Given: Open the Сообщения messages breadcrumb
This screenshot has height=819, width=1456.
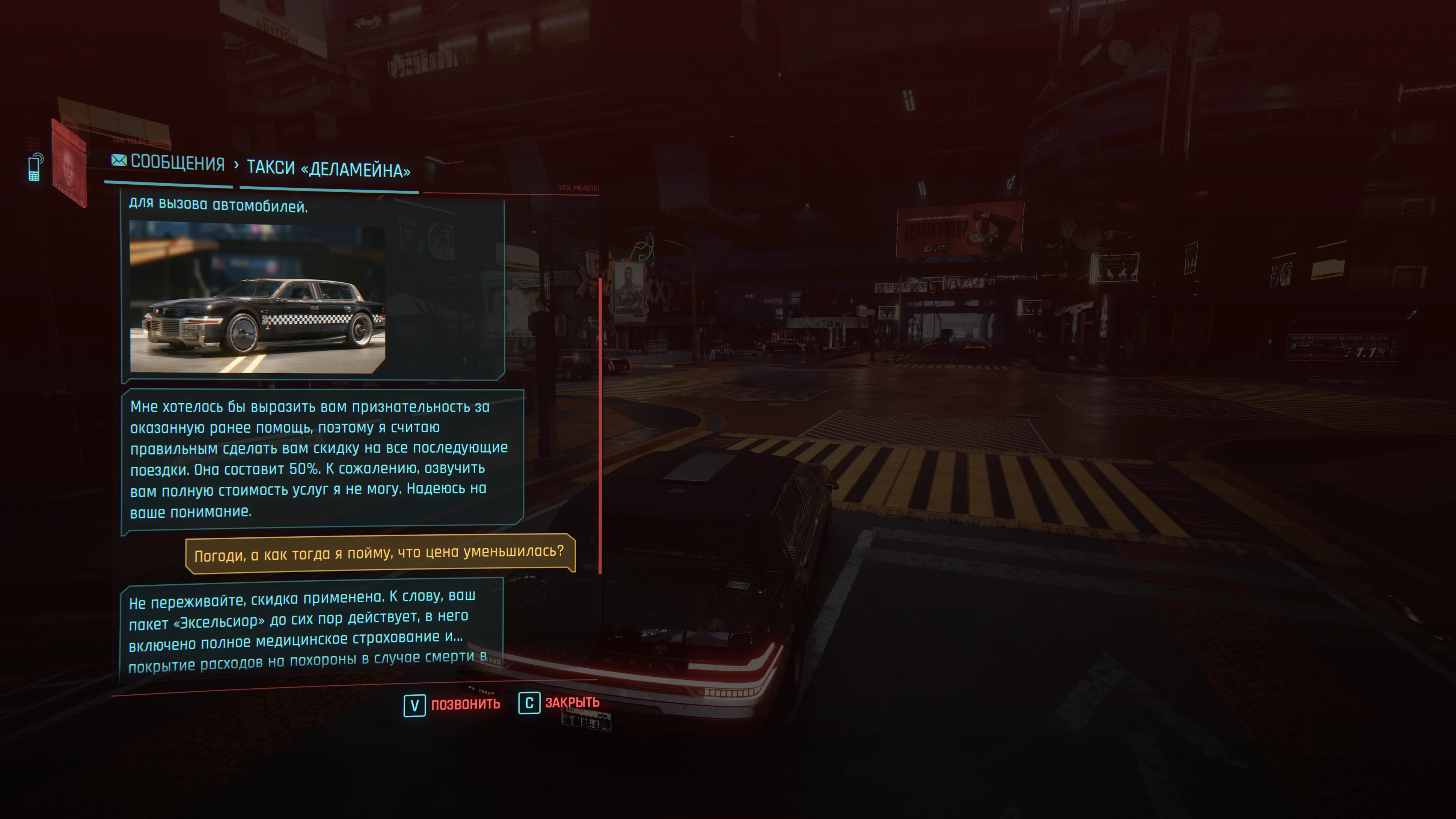Looking at the screenshot, I should [169, 163].
